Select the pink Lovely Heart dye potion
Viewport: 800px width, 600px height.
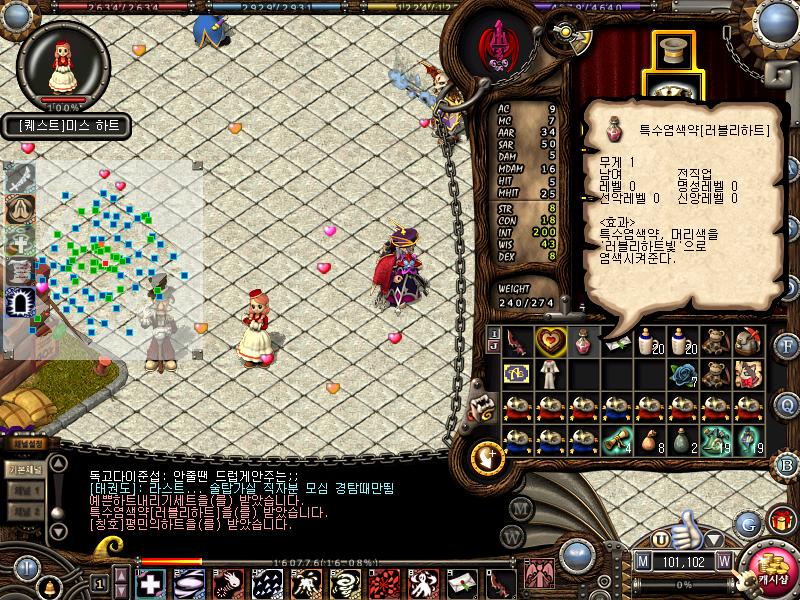[582, 341]
